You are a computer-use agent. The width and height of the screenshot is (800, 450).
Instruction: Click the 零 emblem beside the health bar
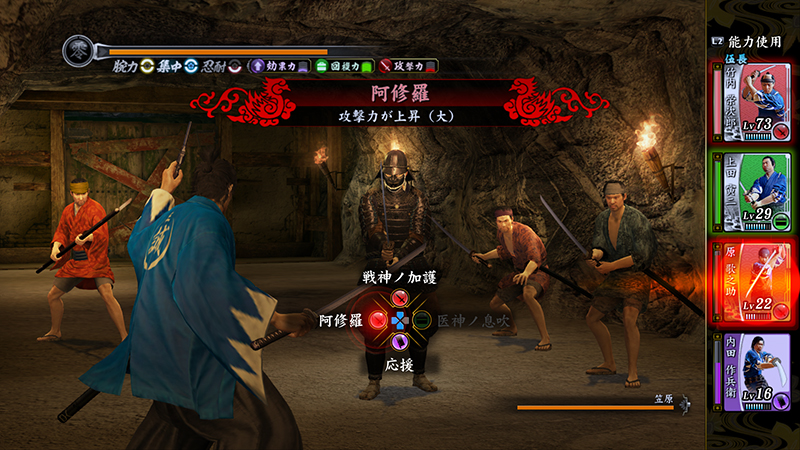coord(78,50)
